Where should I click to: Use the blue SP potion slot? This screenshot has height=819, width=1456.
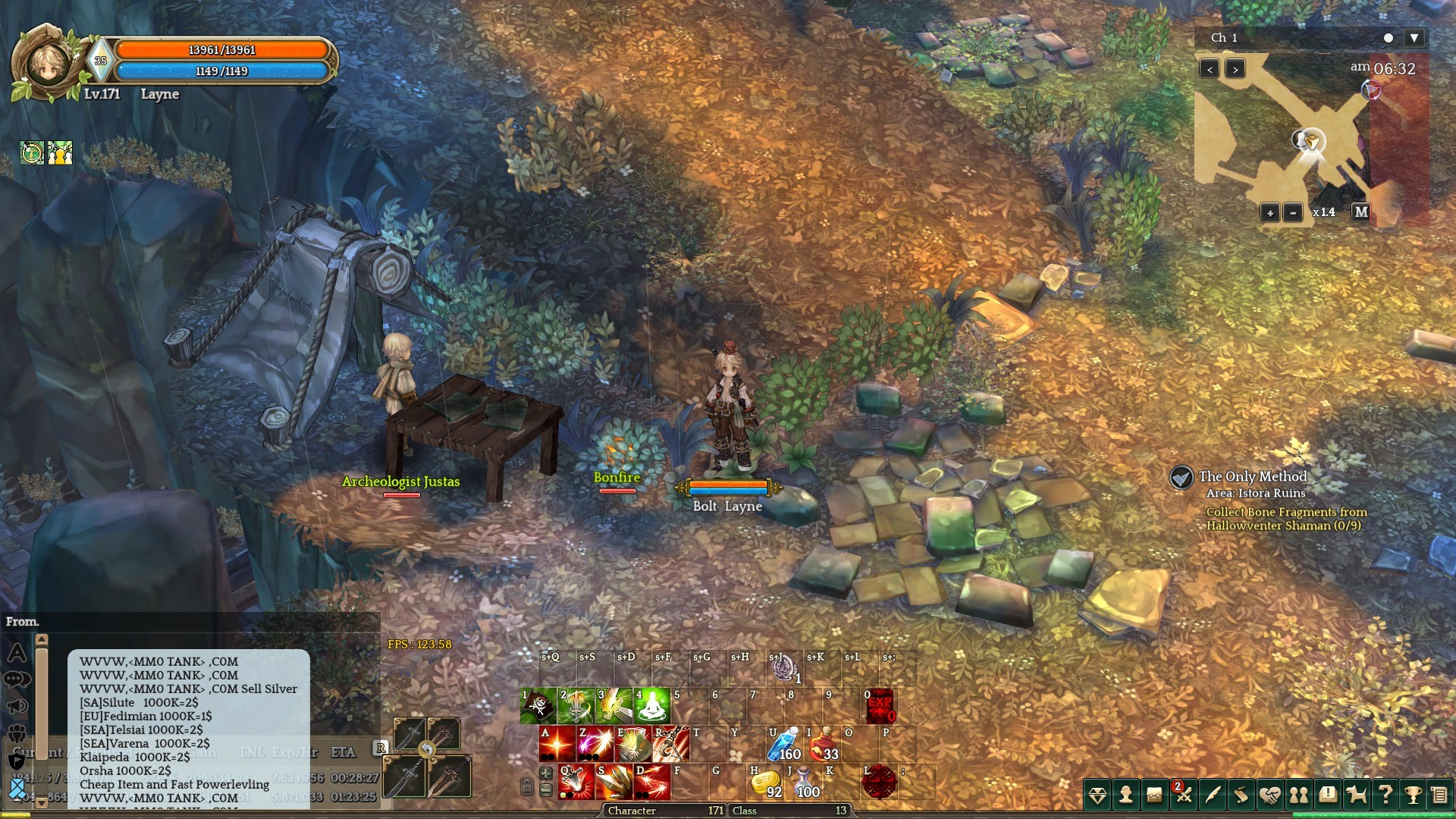pos(785,744)
